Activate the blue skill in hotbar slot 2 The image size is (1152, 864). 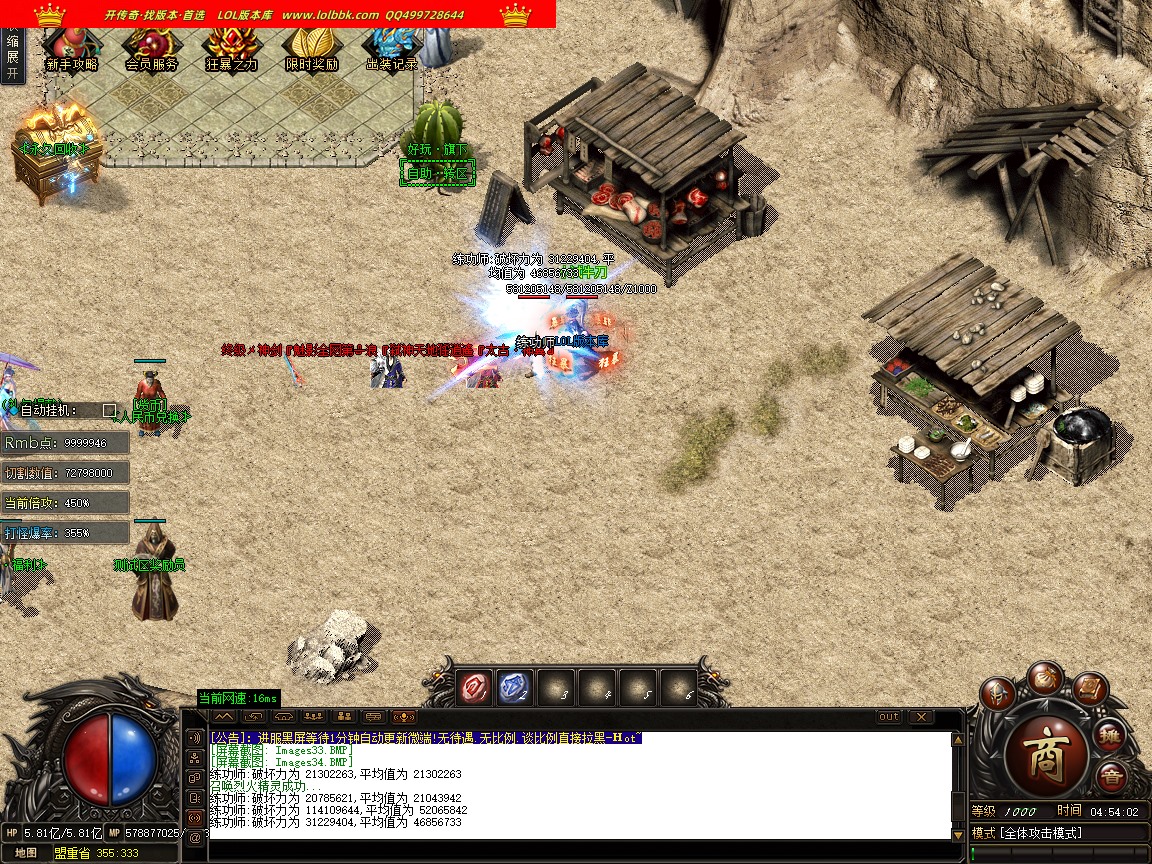click(514, 687)
